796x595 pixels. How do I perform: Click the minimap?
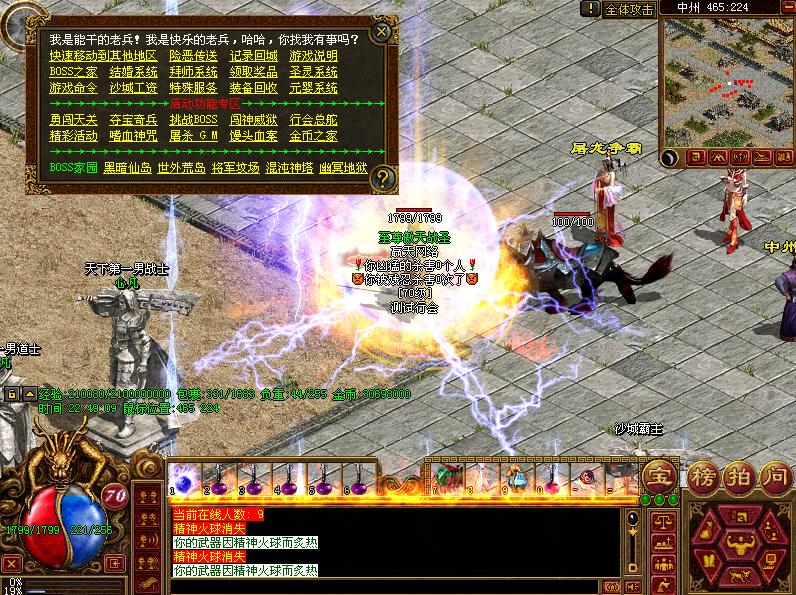point(726,82)
